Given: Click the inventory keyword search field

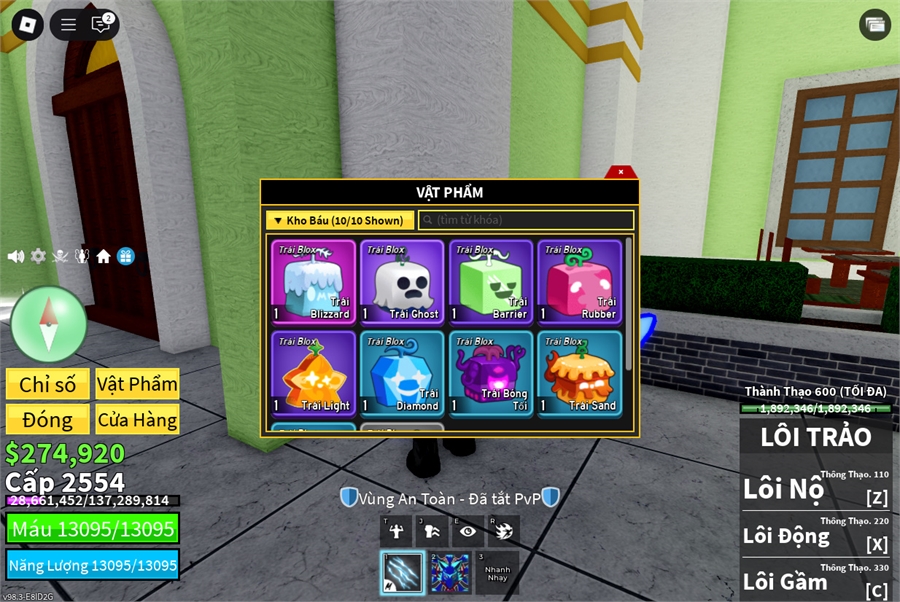Looking at the screenshot, I should pos(526,220).
